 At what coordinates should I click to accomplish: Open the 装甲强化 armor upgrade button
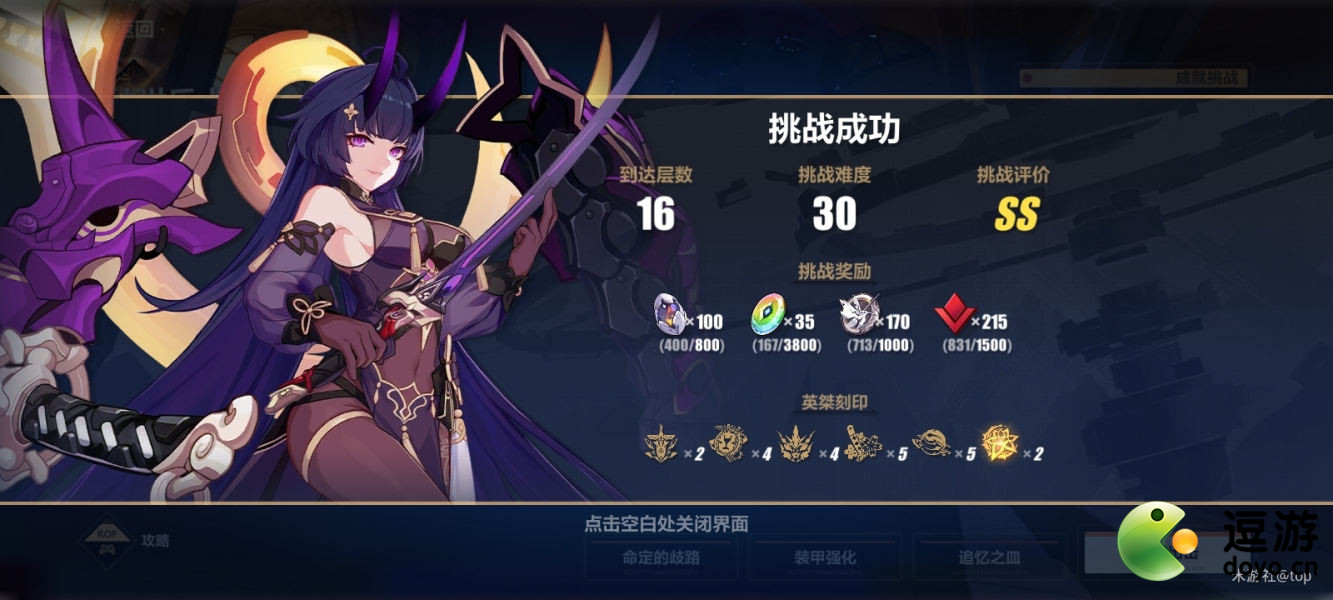[825, 558]
